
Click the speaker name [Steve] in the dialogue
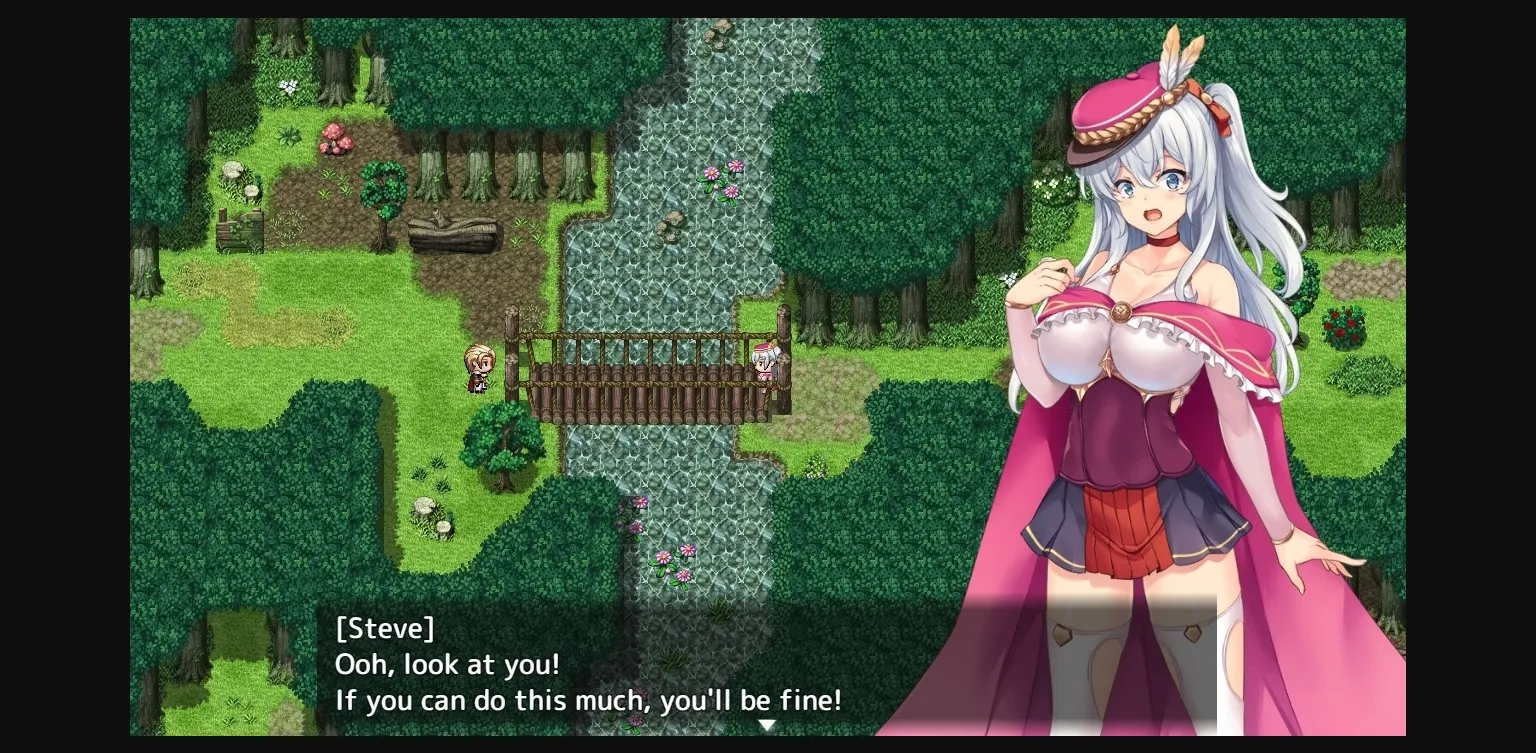[385, 629]
